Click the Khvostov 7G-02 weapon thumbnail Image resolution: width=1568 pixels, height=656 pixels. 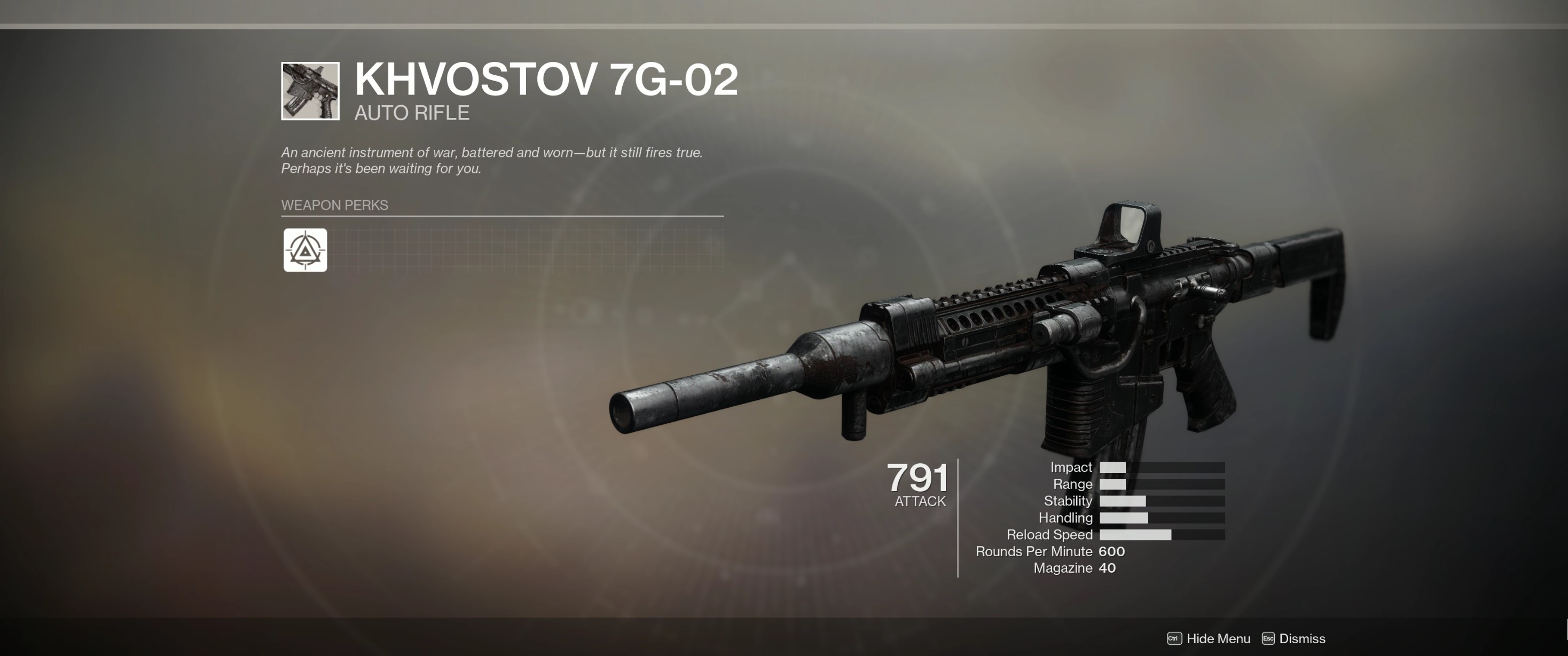310,91
